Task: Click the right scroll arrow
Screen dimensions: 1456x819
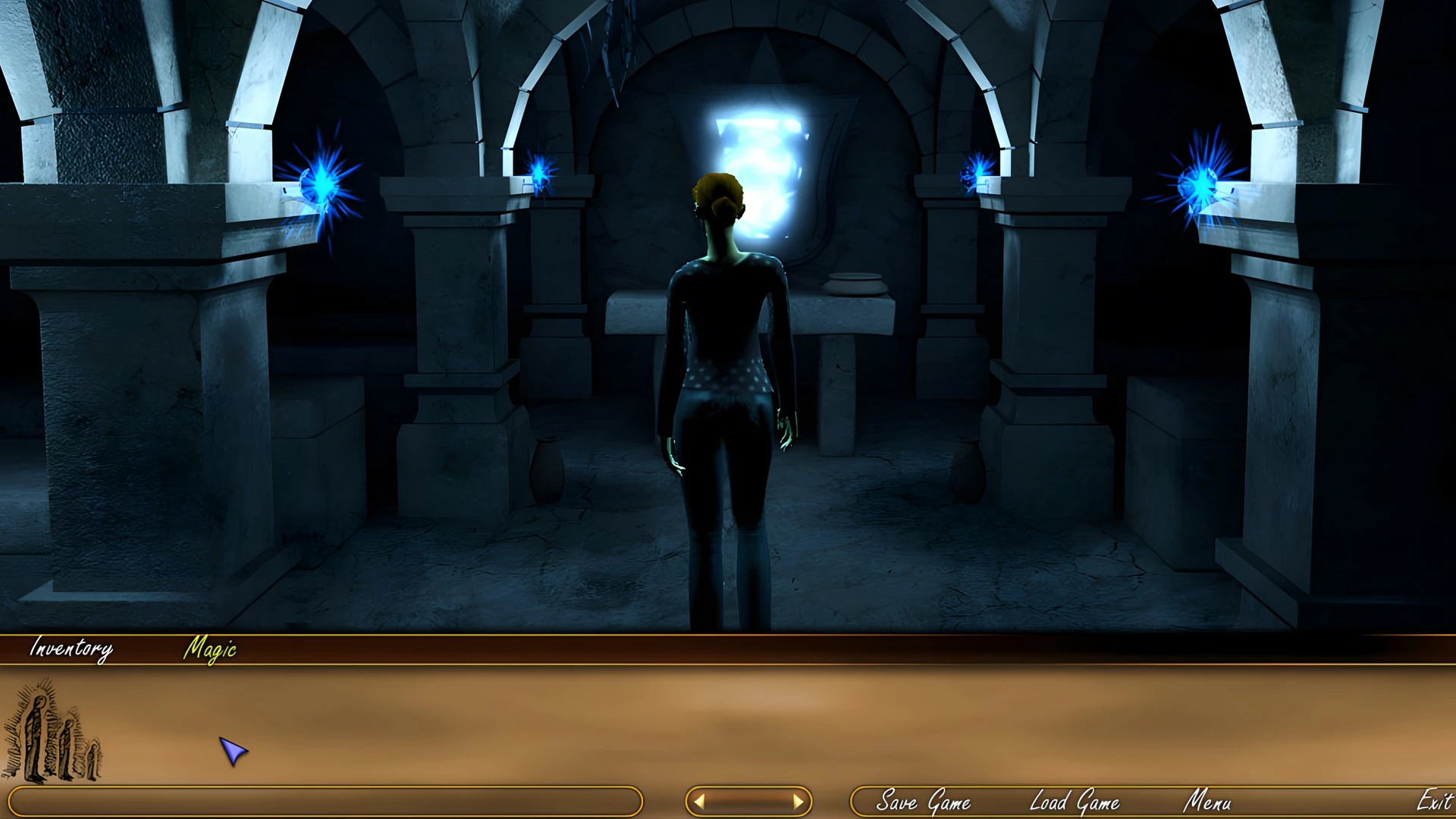Action: (798, 802)
